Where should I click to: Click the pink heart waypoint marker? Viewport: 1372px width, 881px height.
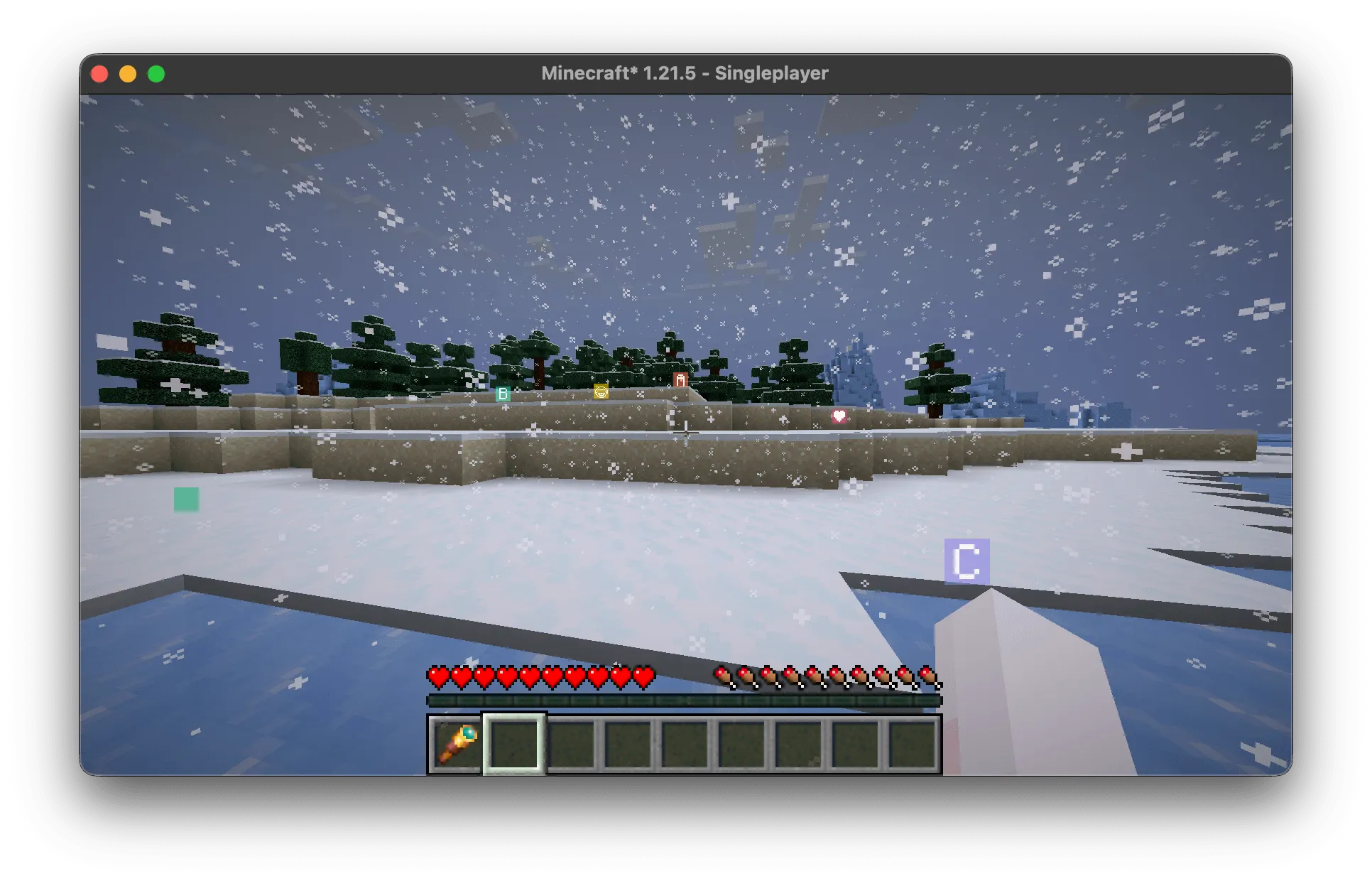coord(839,417)
